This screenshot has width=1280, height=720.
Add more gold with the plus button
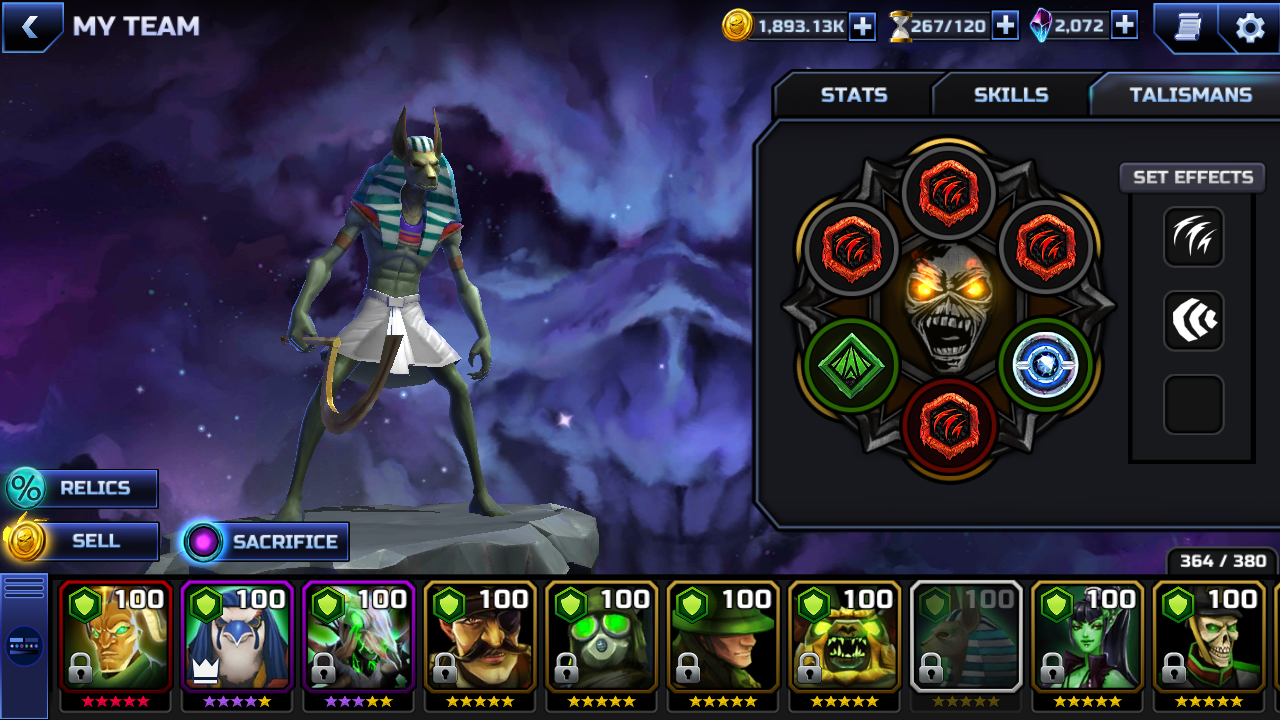[862, 27]
